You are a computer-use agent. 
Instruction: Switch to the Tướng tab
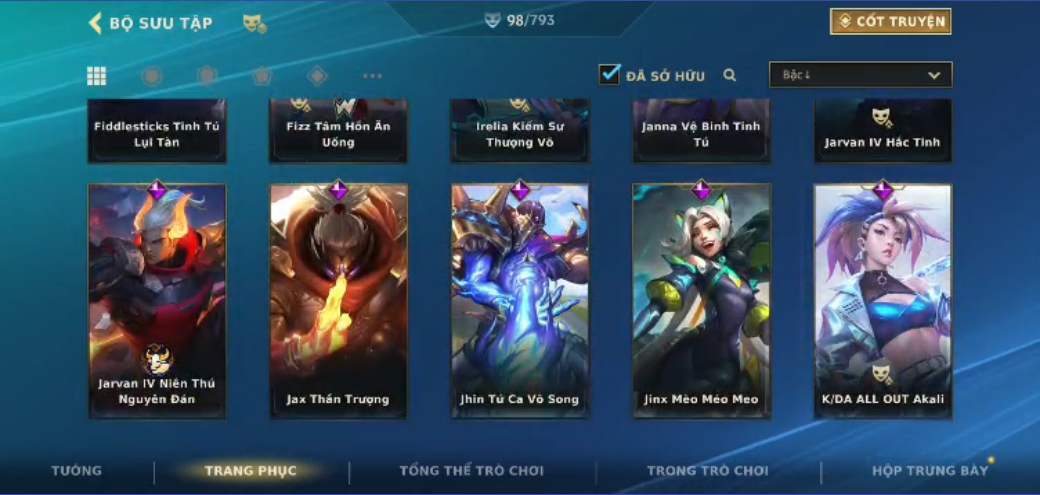click(77, 471)
